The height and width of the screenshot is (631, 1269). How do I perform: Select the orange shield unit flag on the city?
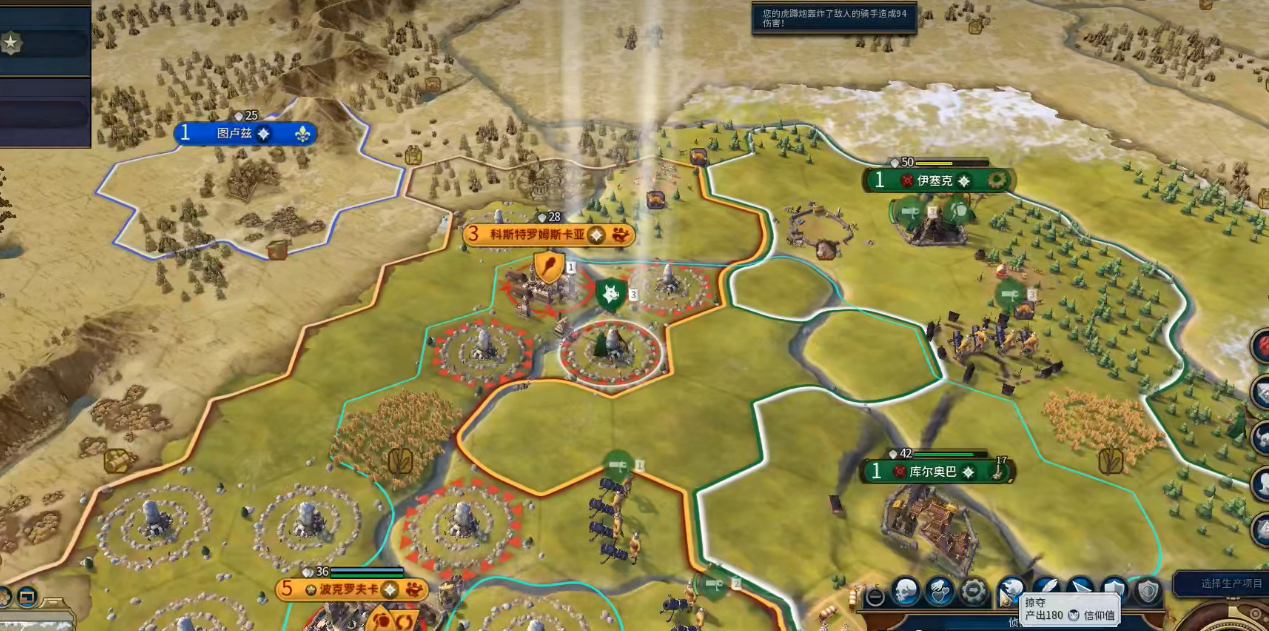548,267
